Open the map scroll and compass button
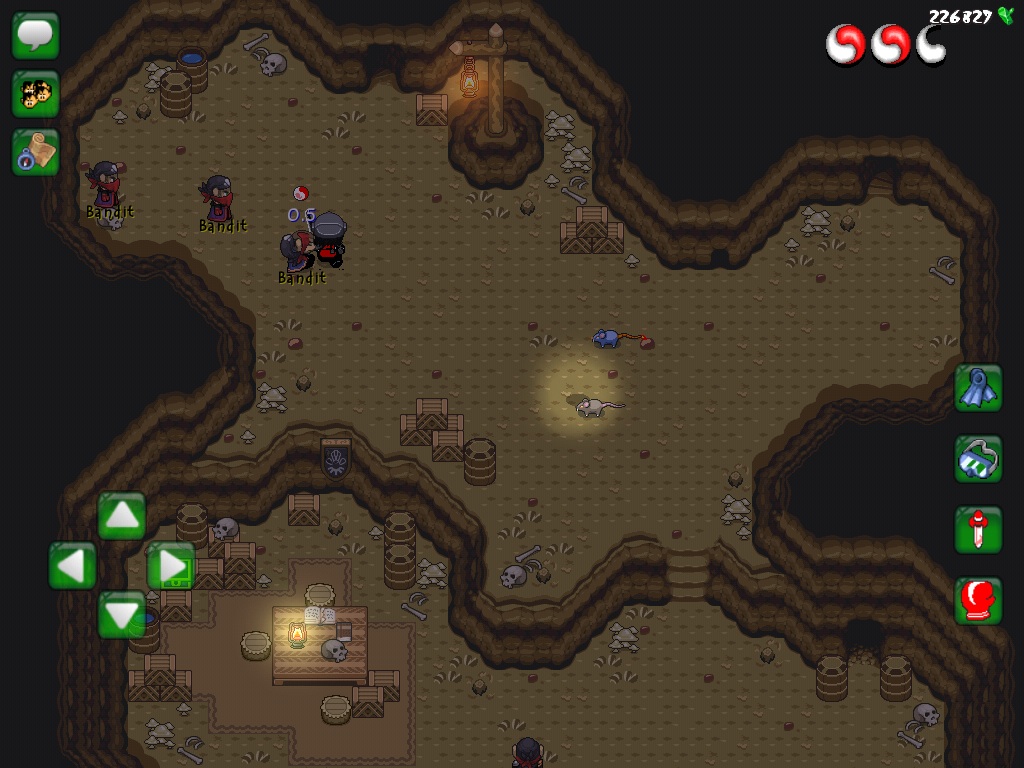Screen dimensions: 1024x768 click(36, 152)
